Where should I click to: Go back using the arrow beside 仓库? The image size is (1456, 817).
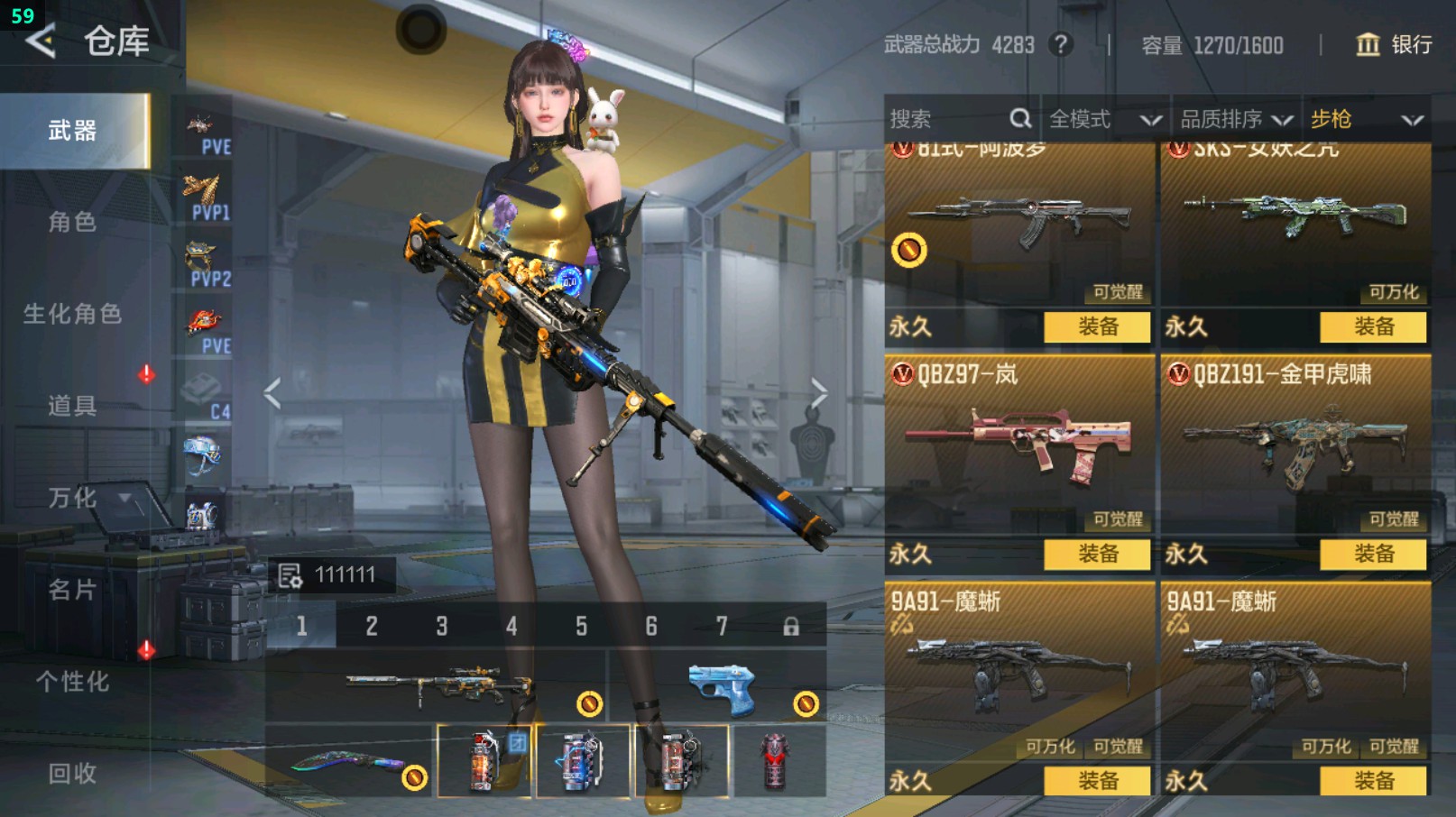coord(41,41)
